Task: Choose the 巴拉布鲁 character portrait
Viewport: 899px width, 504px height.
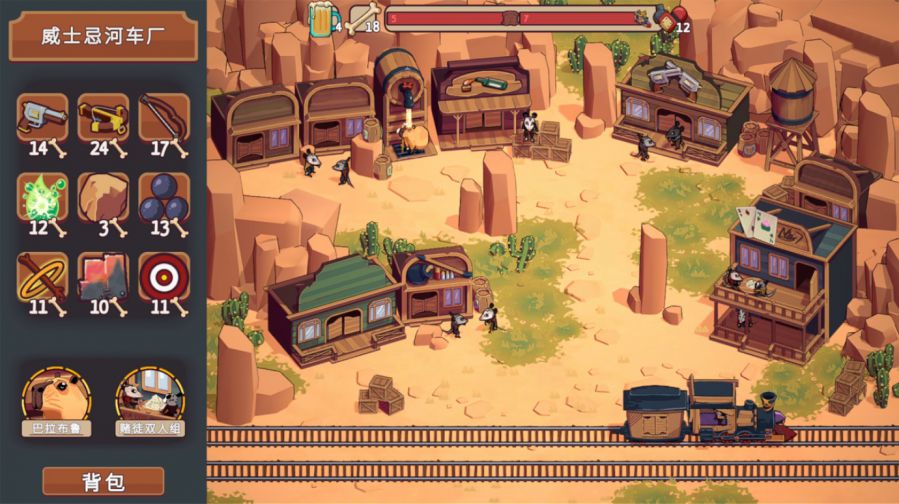Action: coord(56,397)
